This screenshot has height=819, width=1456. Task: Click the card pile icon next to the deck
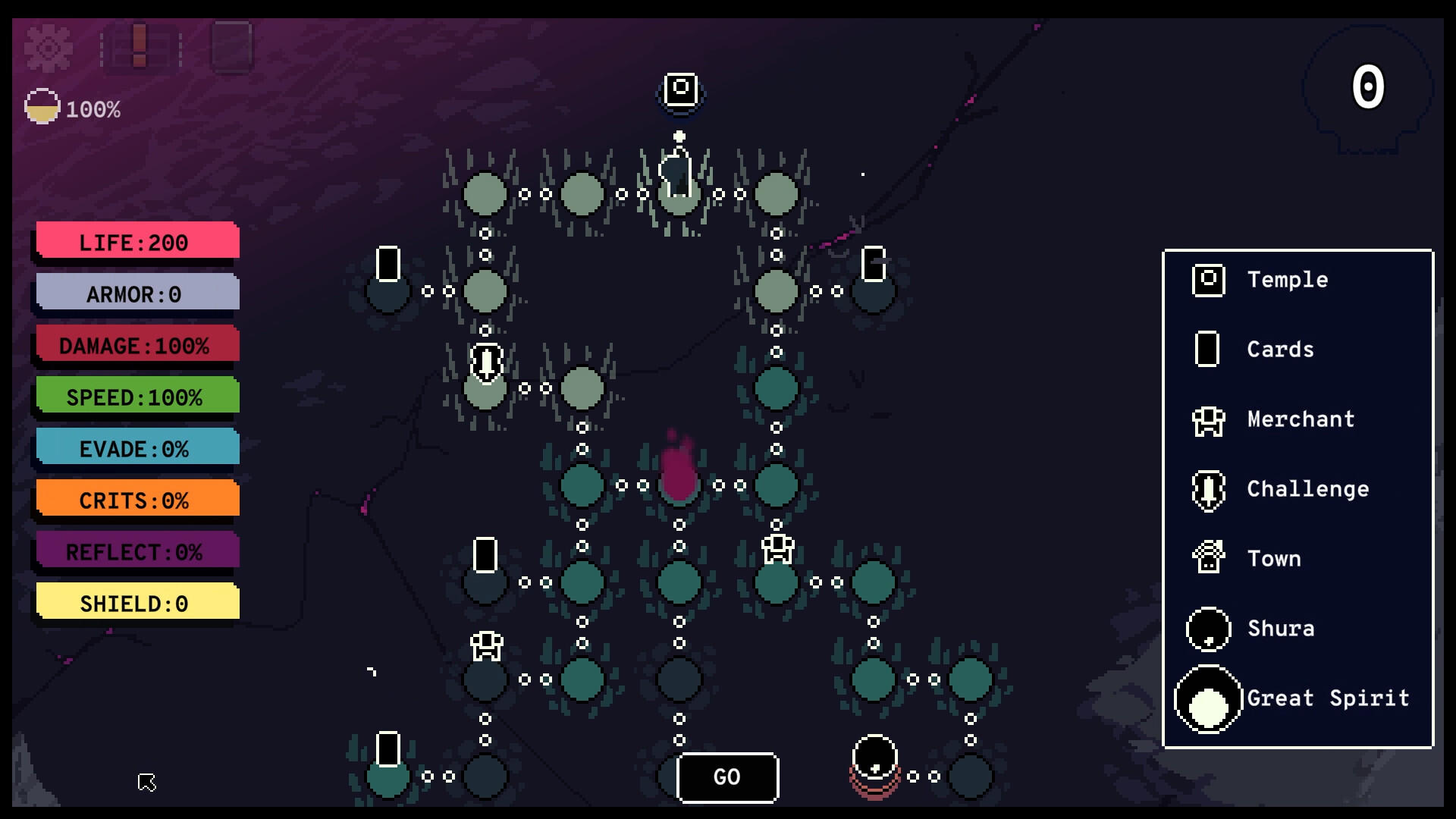point(232,45)
